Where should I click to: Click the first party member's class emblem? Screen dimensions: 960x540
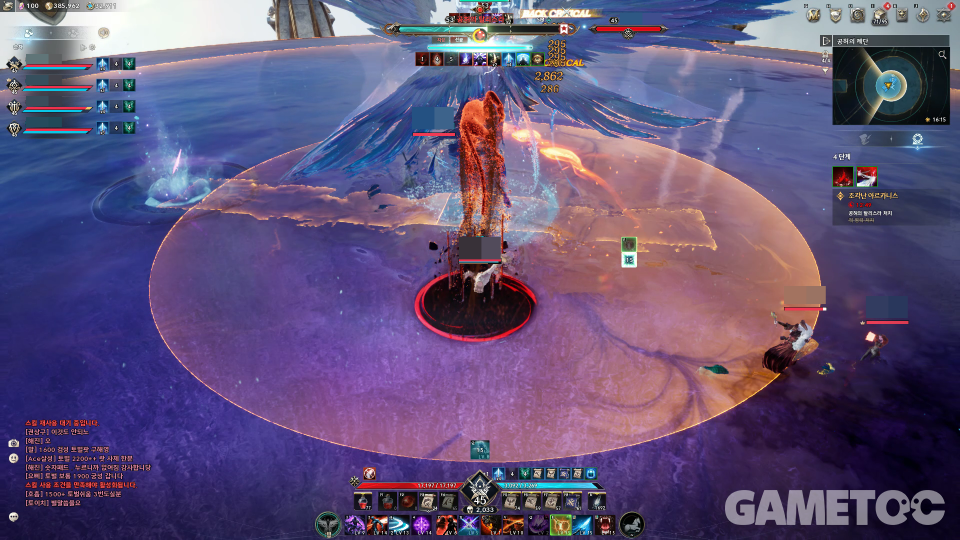tap(15, 65)
